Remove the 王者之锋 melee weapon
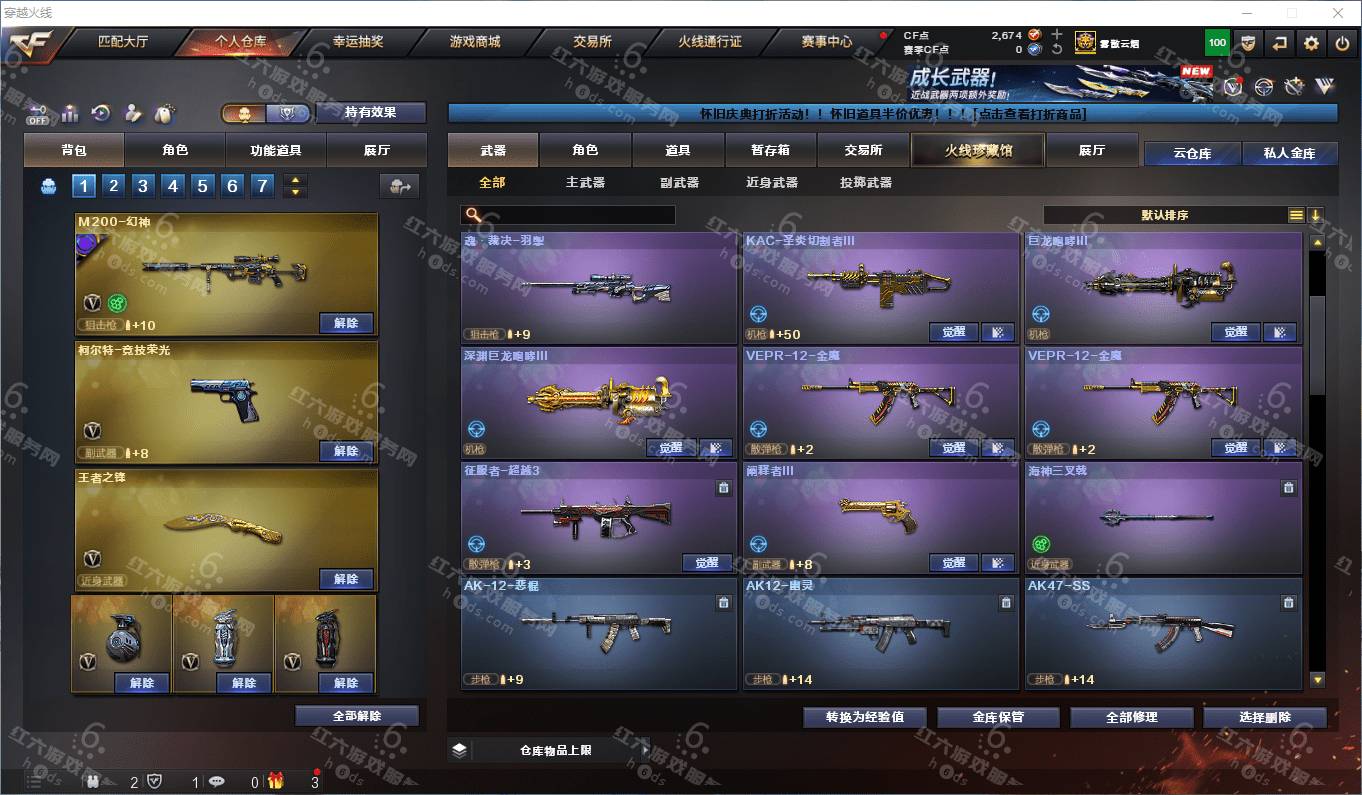1362x795 pixels. (x=346, y=579)
